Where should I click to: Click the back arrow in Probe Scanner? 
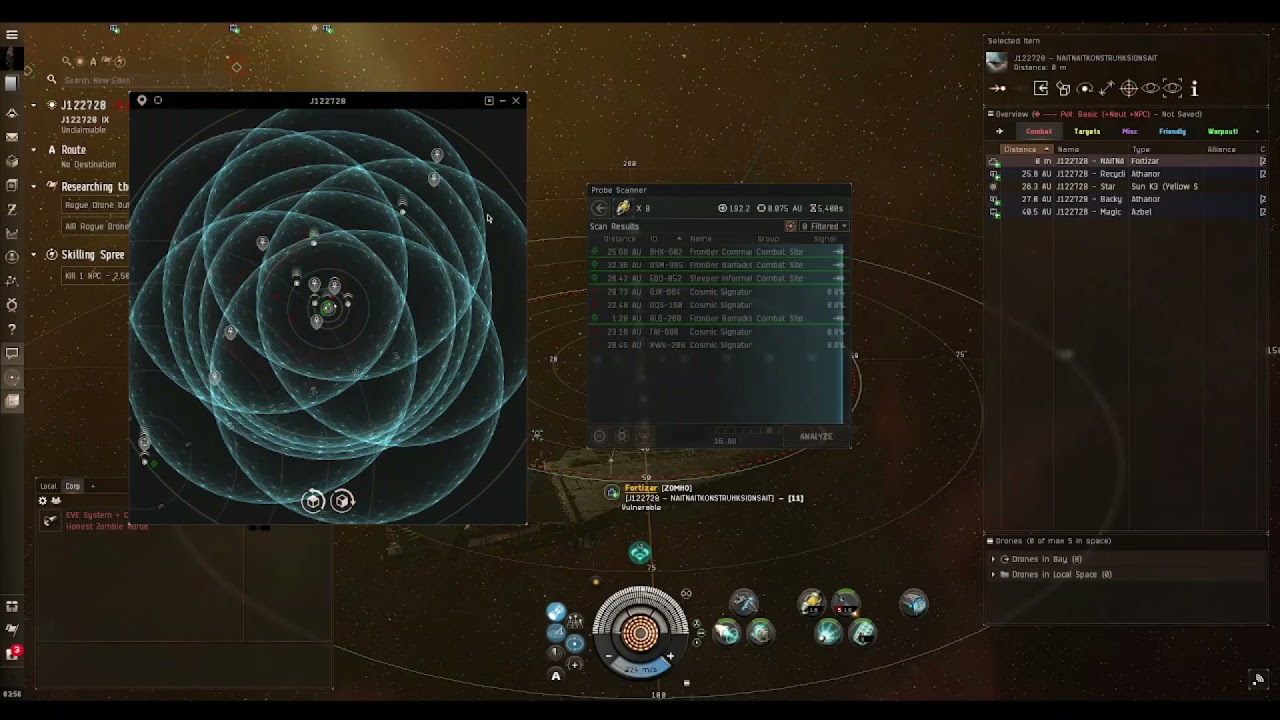(x=599, y=208)
